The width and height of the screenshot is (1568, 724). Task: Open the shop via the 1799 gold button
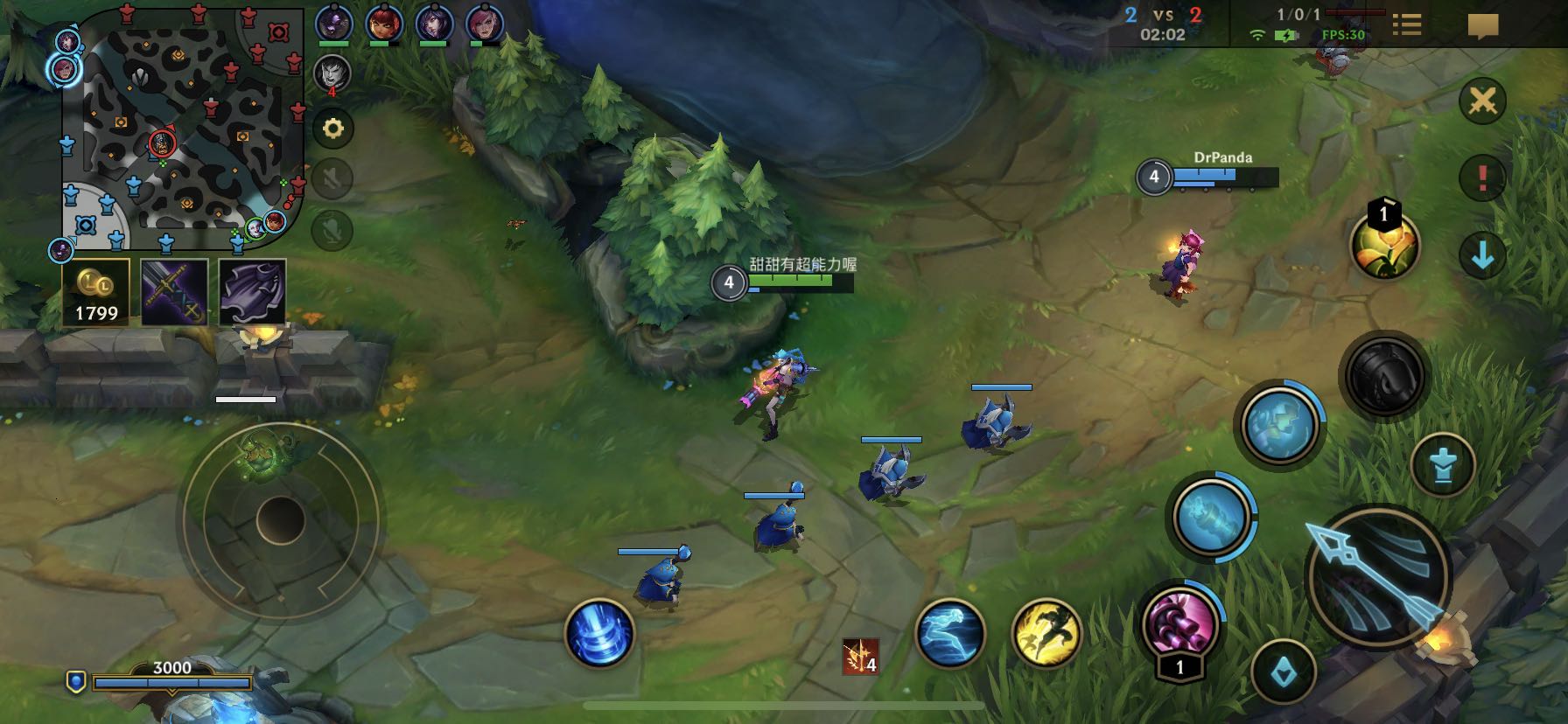click(96, 292)
